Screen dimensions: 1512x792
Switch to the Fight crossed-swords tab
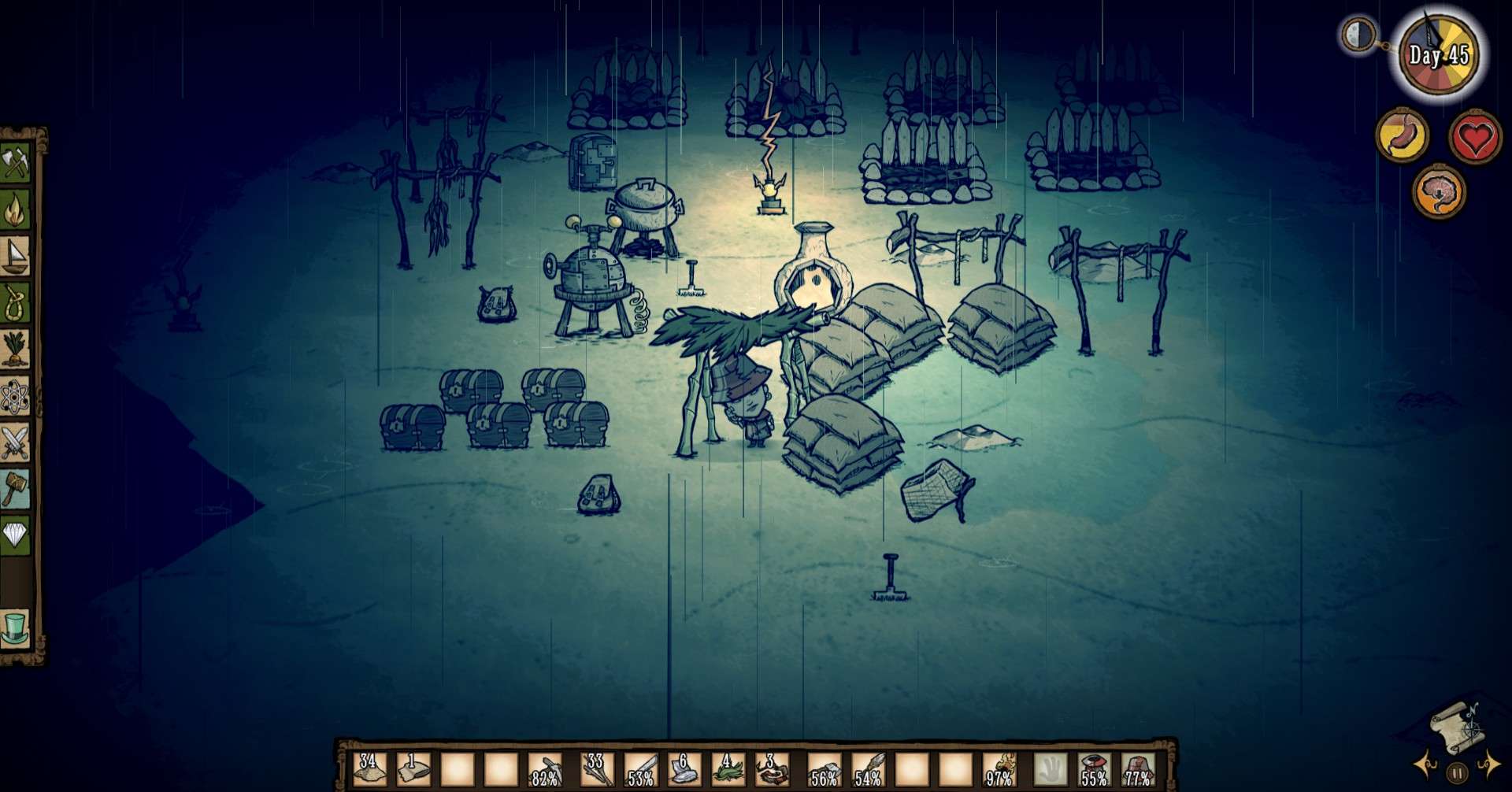coord(15,442)
